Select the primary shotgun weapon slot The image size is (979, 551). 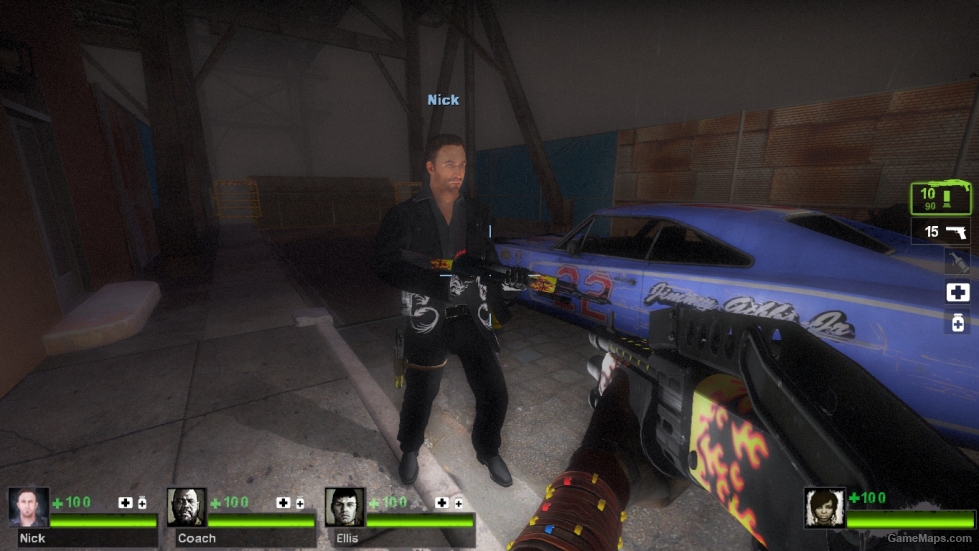[940, 198]
